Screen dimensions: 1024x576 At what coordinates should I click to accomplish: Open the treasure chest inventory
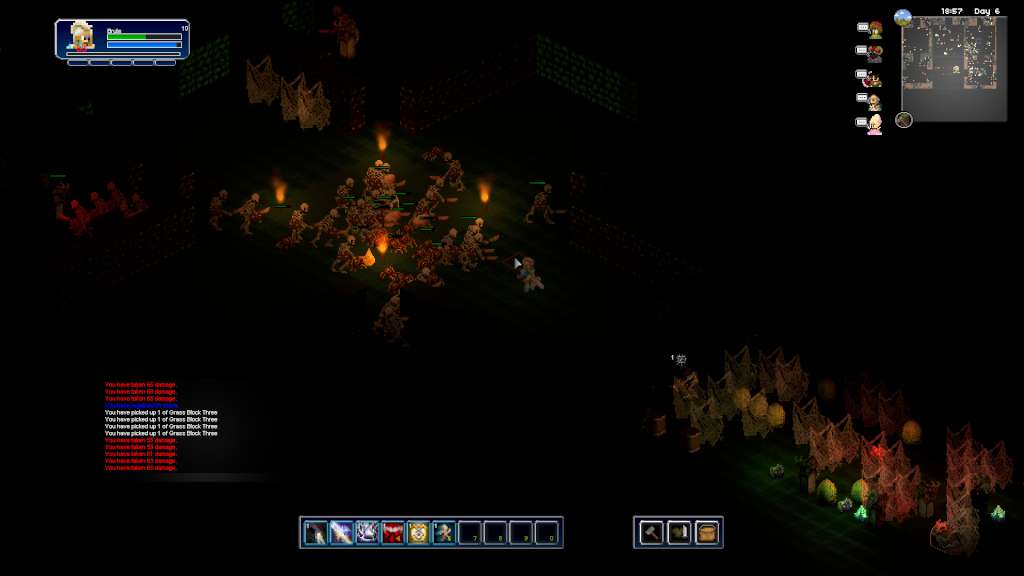click(707, 532)
